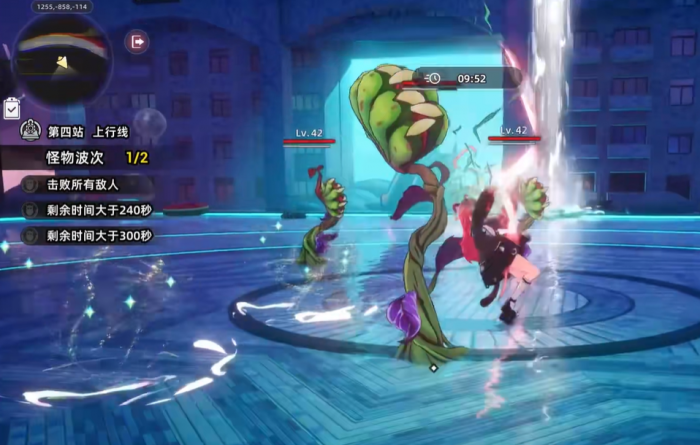
Task: Open the clipboard checklist icon
Action: (12, 107)
